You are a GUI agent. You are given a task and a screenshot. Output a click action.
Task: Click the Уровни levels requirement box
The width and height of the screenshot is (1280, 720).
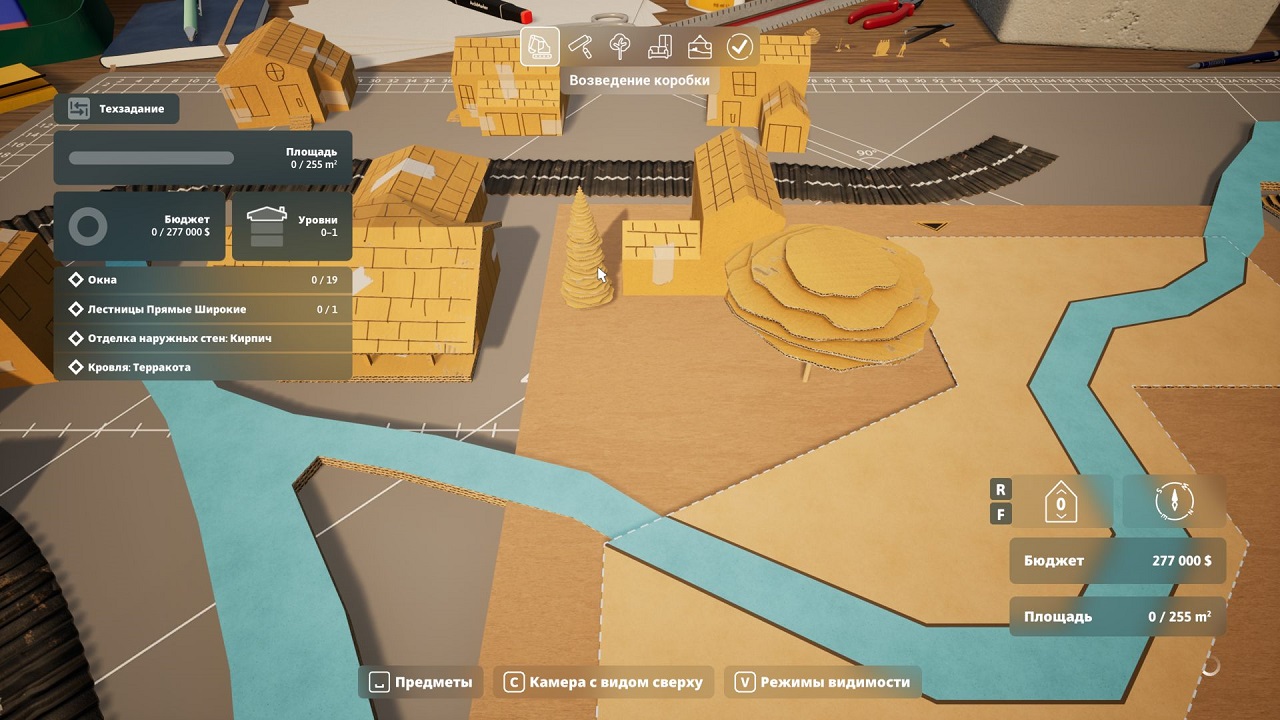292,227
